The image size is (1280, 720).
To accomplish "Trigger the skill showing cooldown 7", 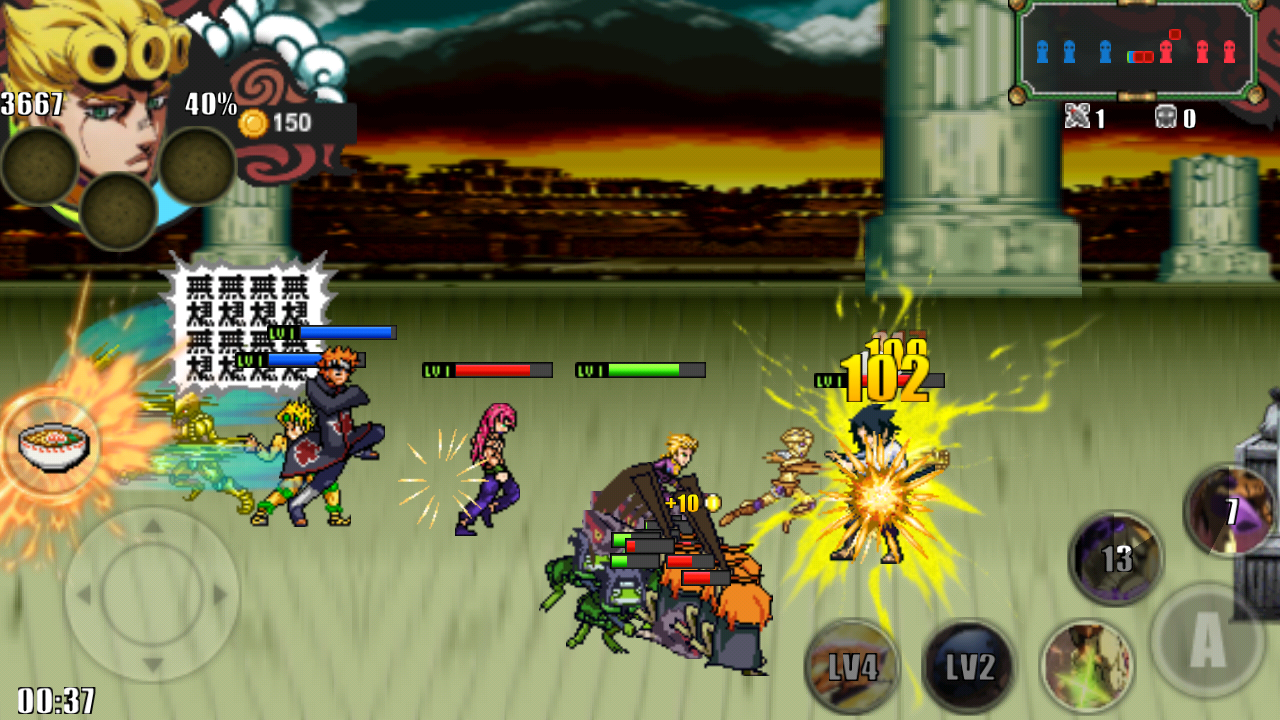I will pyautogui.click(x=1229, y=512).
